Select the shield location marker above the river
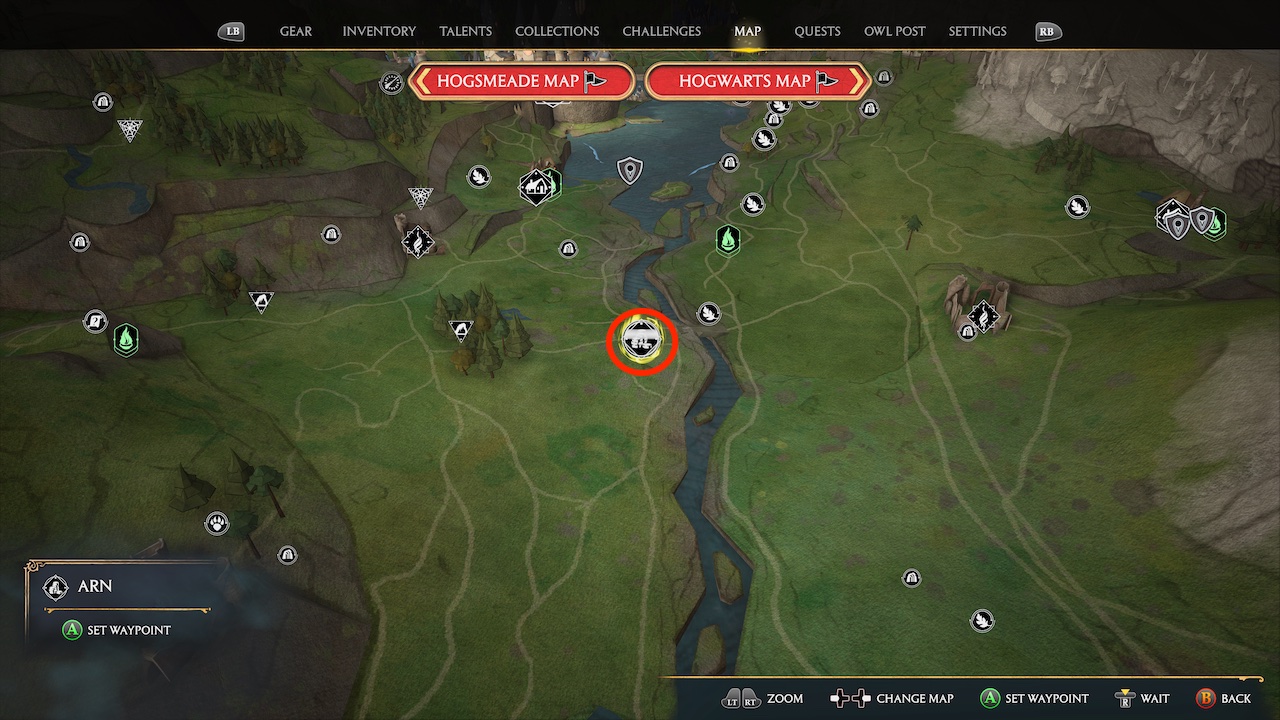Screen dimensions: 1280x720 pos(630,169)
